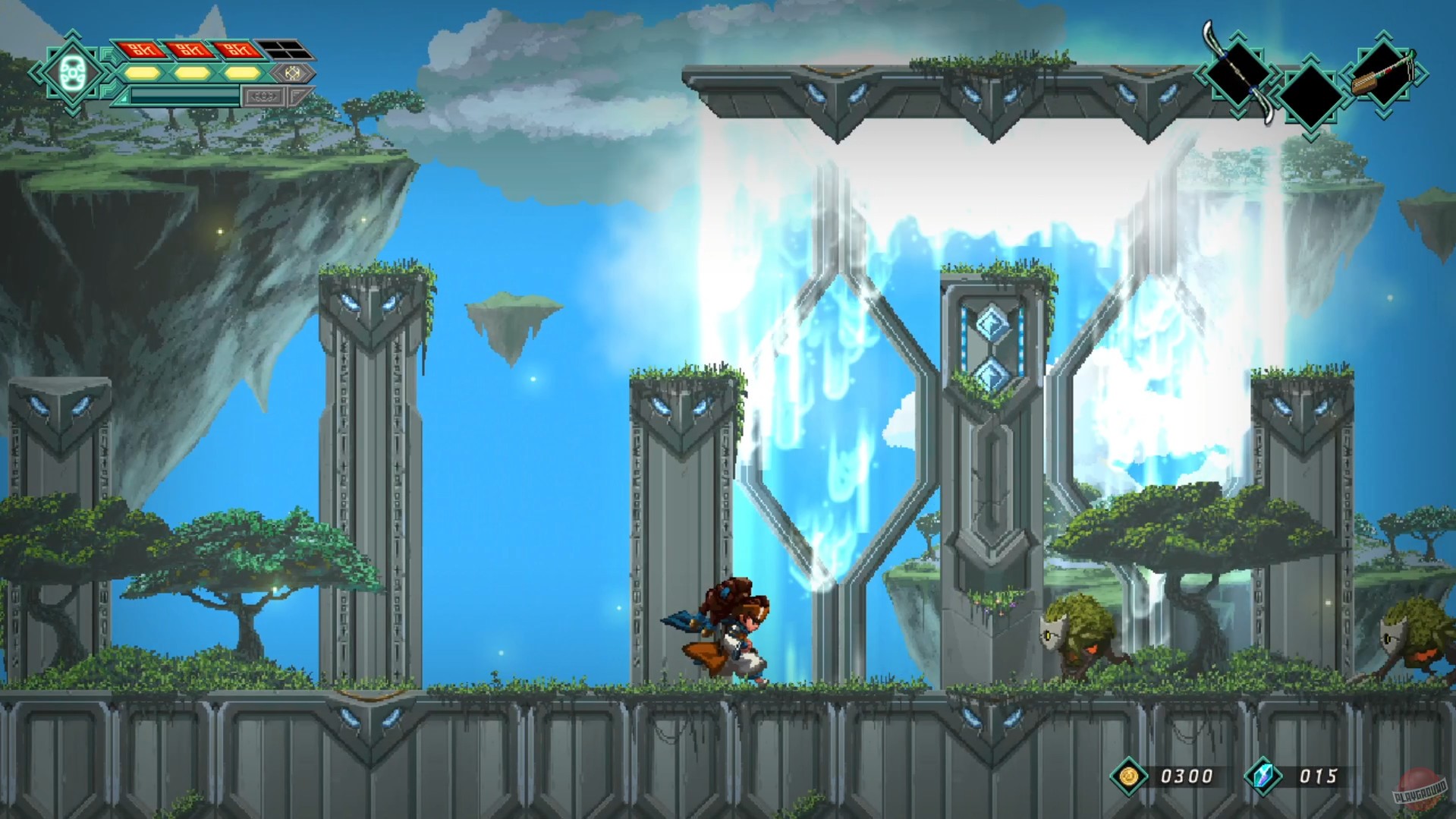
Task: Expand the chevron above the bow weapon slot
Action: (x=1237, y=36)
